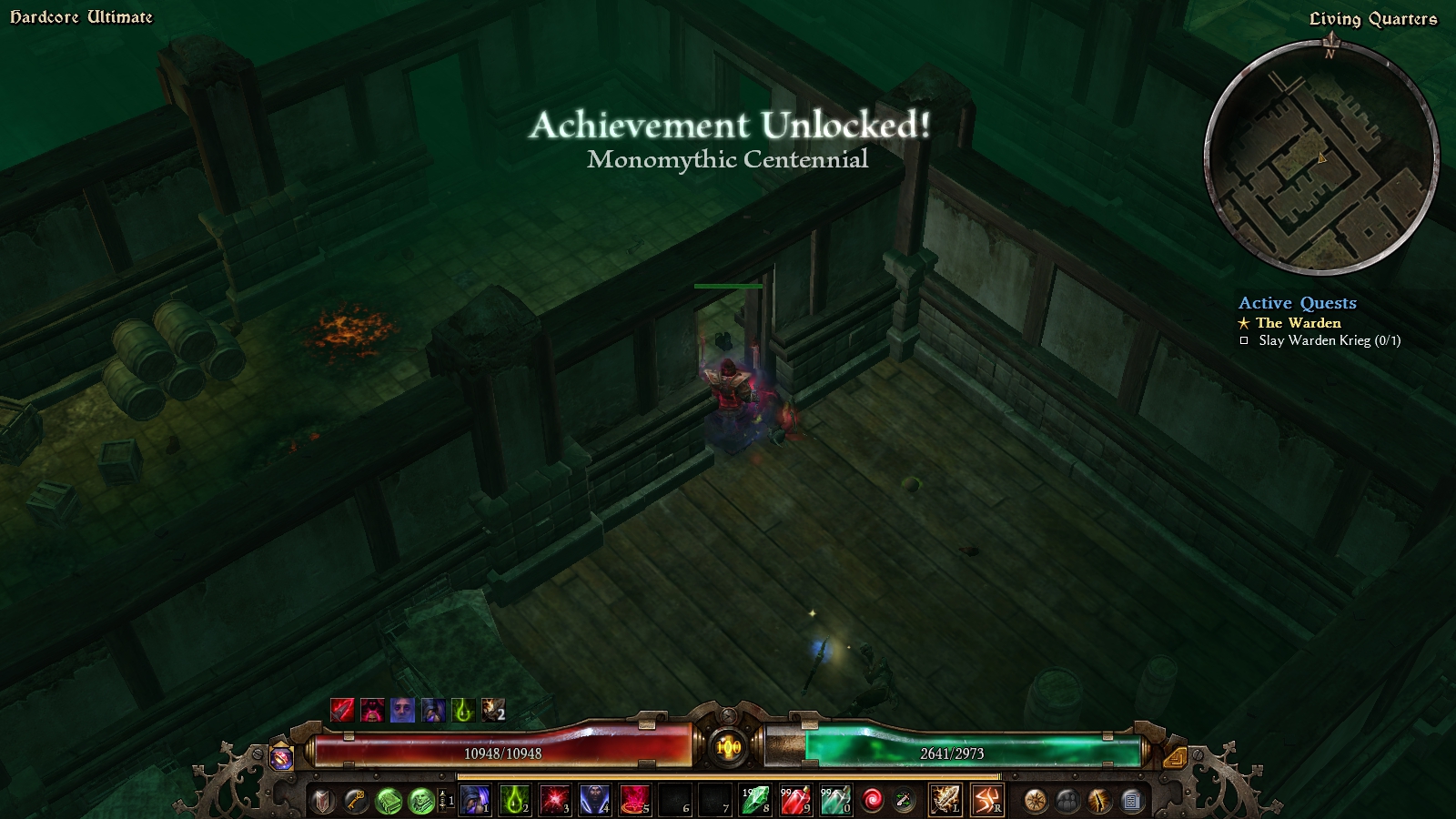Image resolution: width=1456 pixels, height=819 pixels.
Task: Open the green book codex button
Action: 389,800
